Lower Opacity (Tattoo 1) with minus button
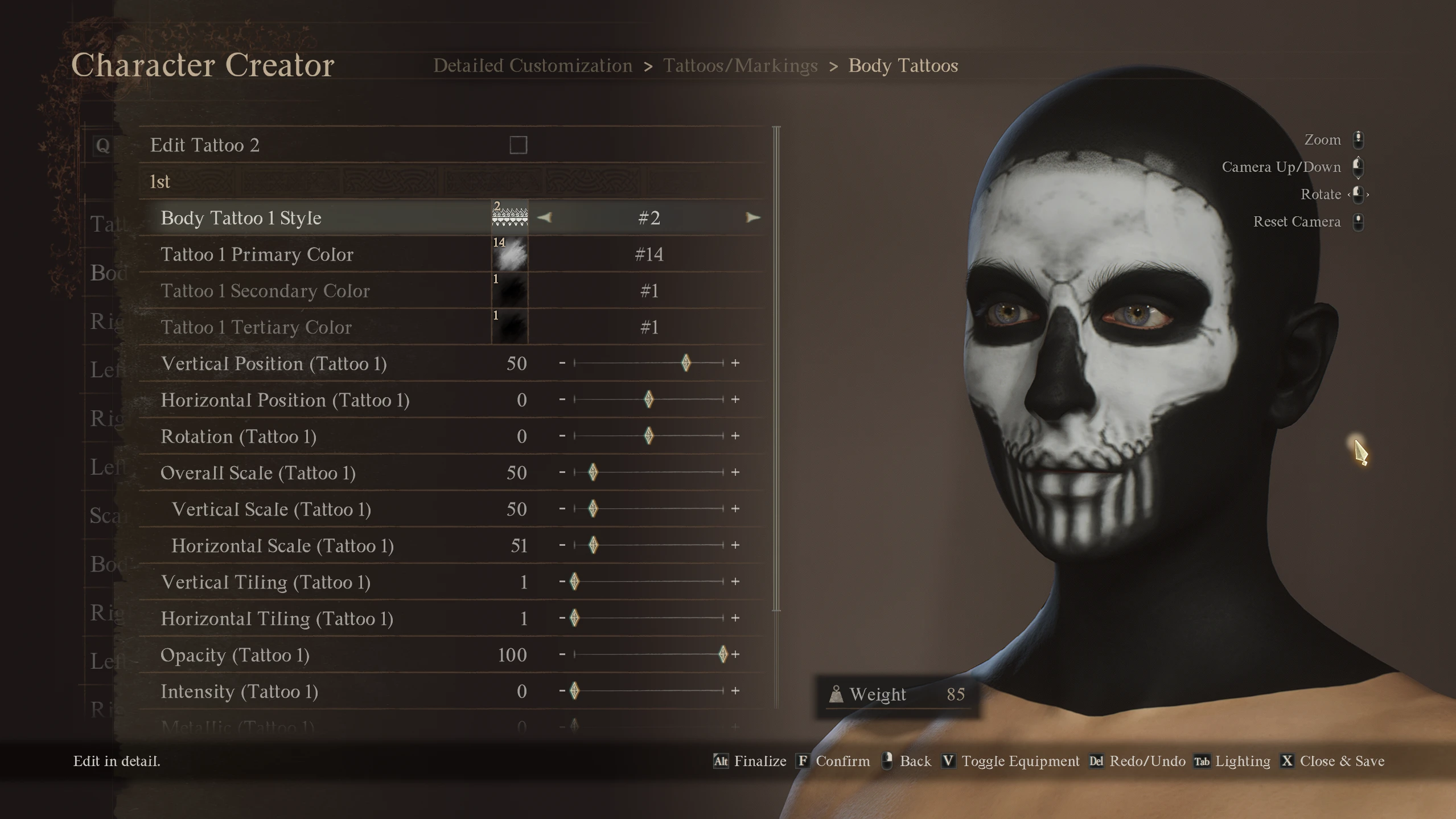 [562, 655]
